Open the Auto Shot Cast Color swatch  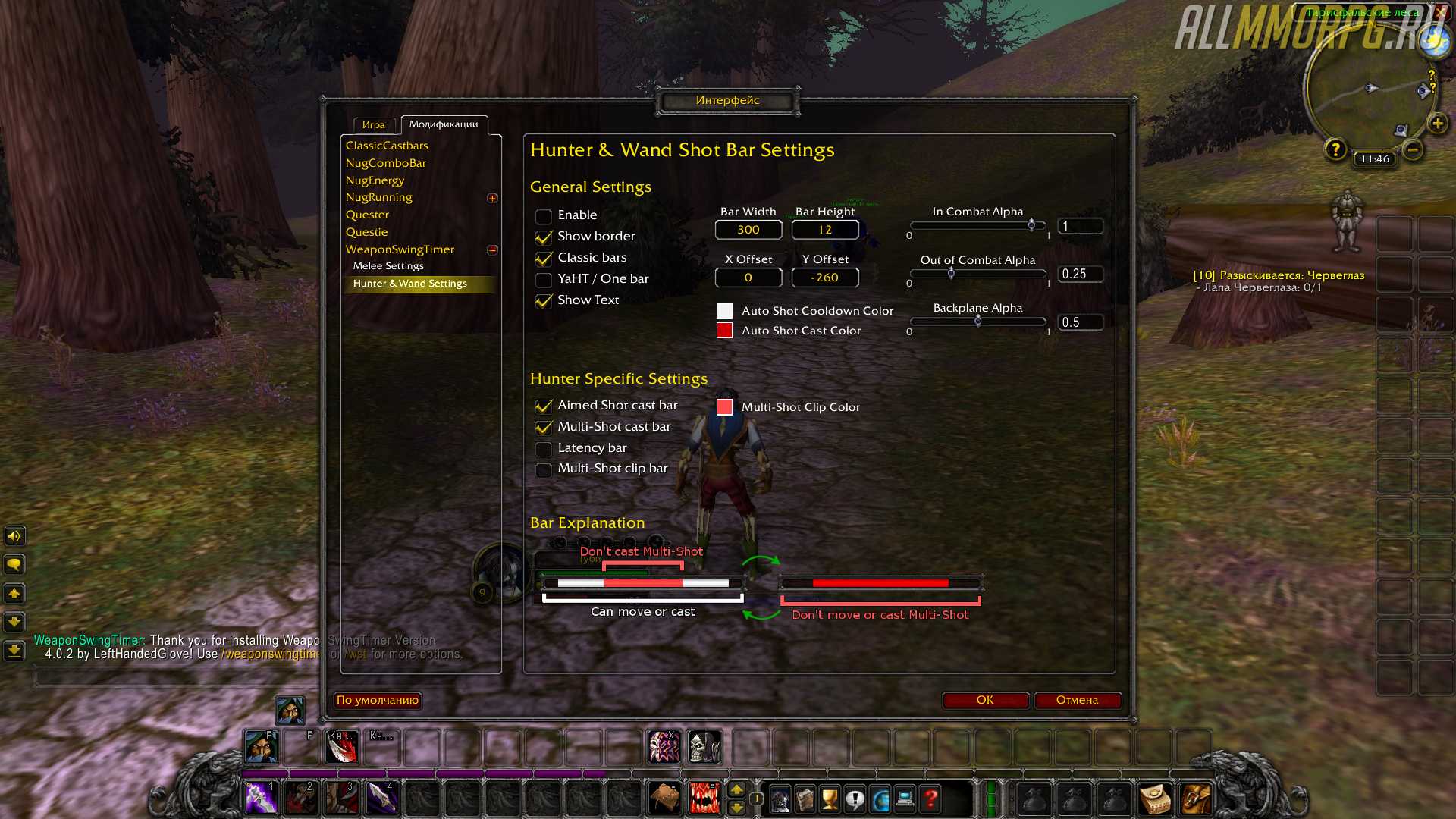click(x=724, y=330)
